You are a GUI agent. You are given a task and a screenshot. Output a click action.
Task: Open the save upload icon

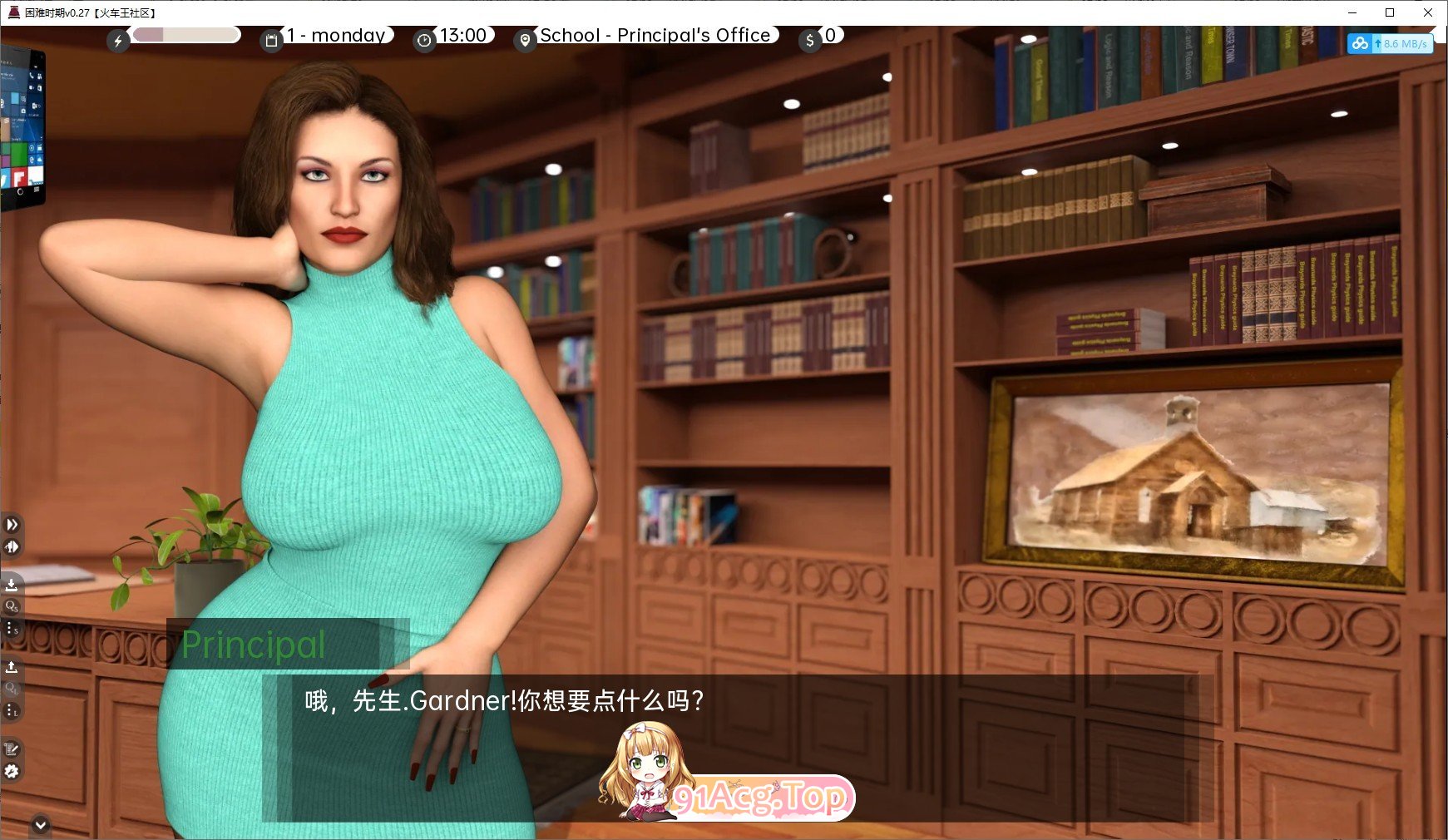tap(12, 666)
